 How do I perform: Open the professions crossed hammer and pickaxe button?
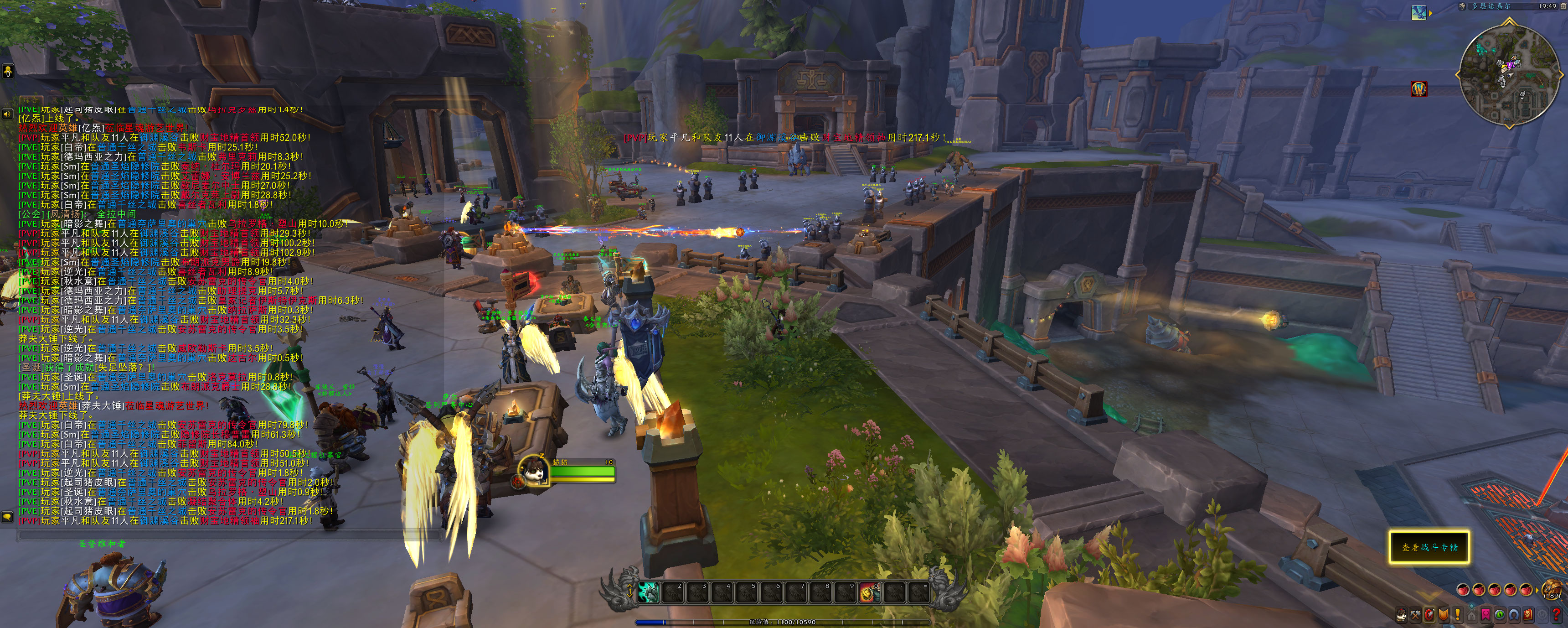[x=1416, y=615]
